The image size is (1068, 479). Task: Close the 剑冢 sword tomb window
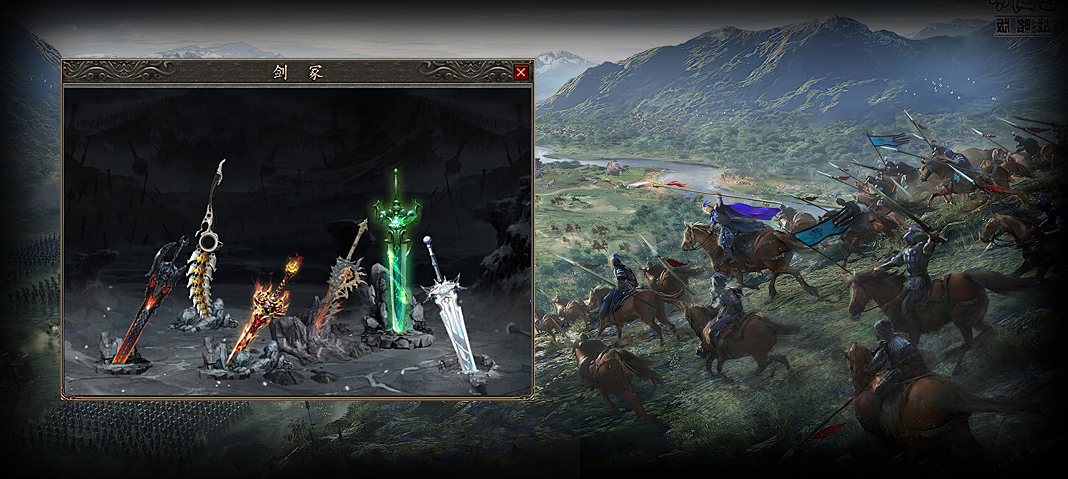tap(520, 72)
